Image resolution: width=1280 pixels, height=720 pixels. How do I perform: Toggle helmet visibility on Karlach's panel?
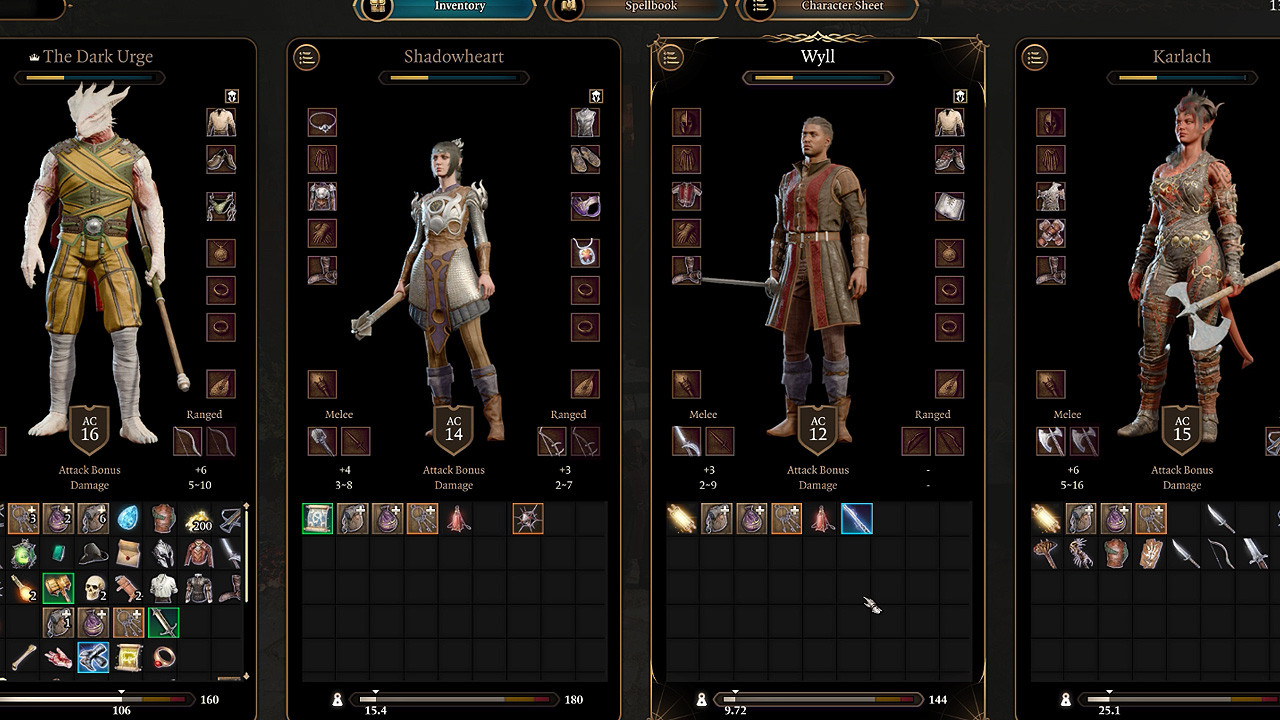[x=1275, y=96]
